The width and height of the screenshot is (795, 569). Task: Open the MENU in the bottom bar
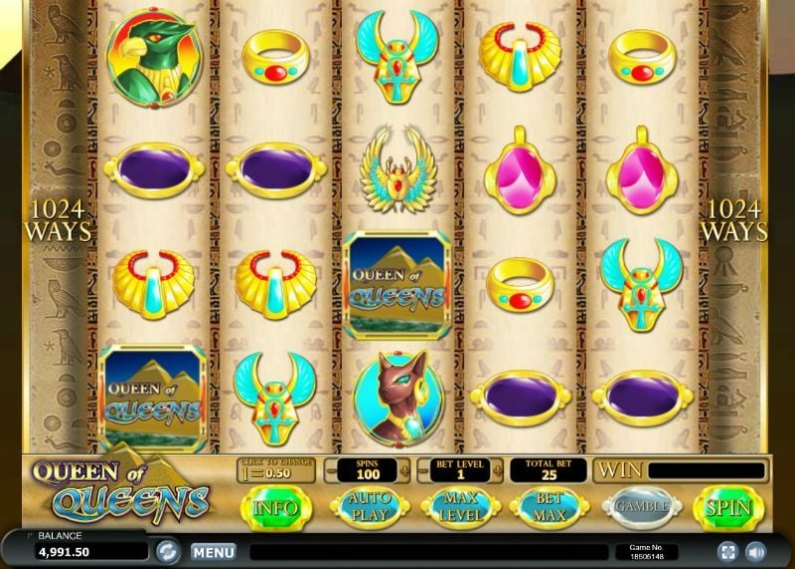(213, 551)
